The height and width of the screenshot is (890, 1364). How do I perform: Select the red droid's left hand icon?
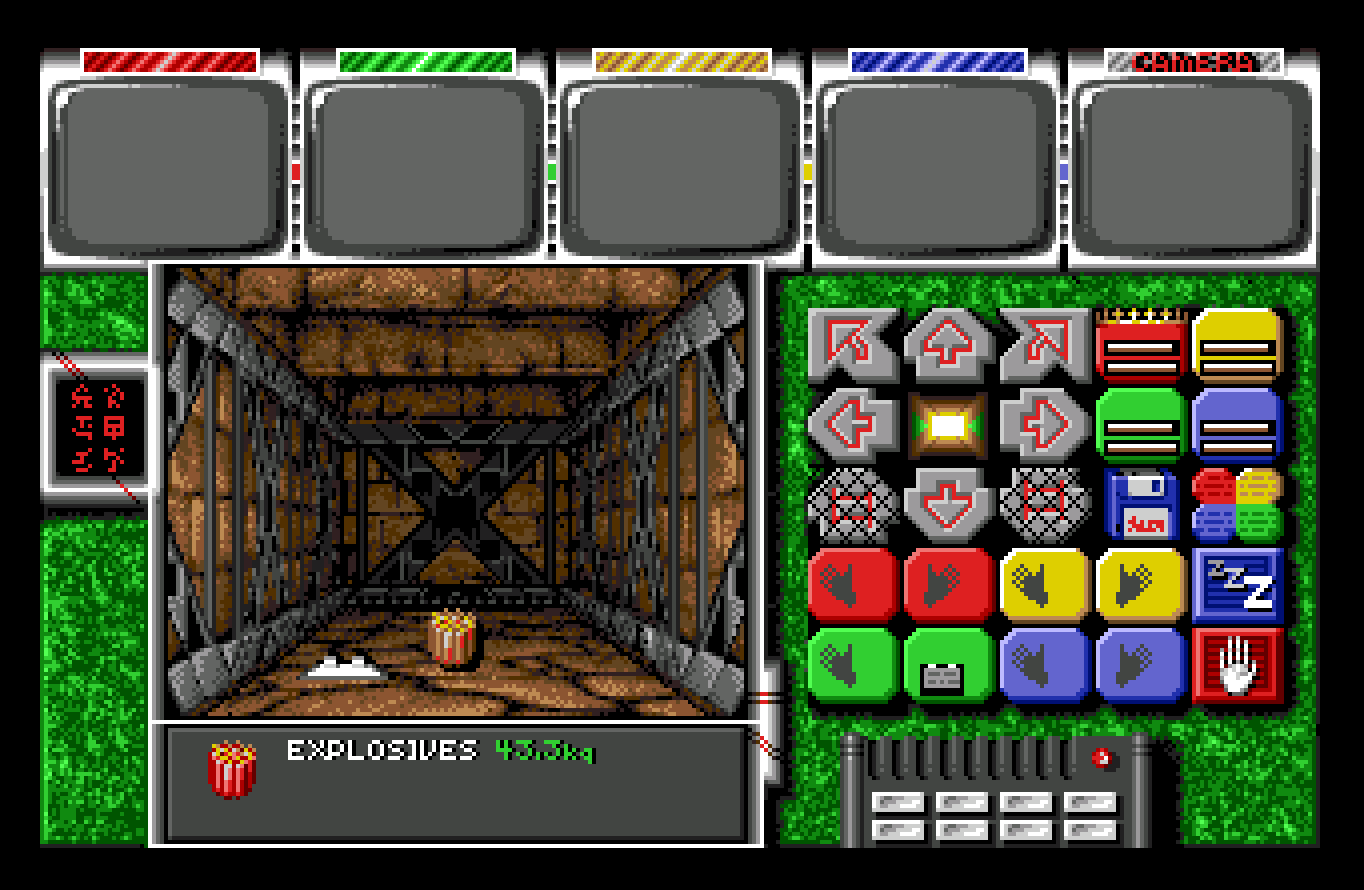click(x=850, y=588)
